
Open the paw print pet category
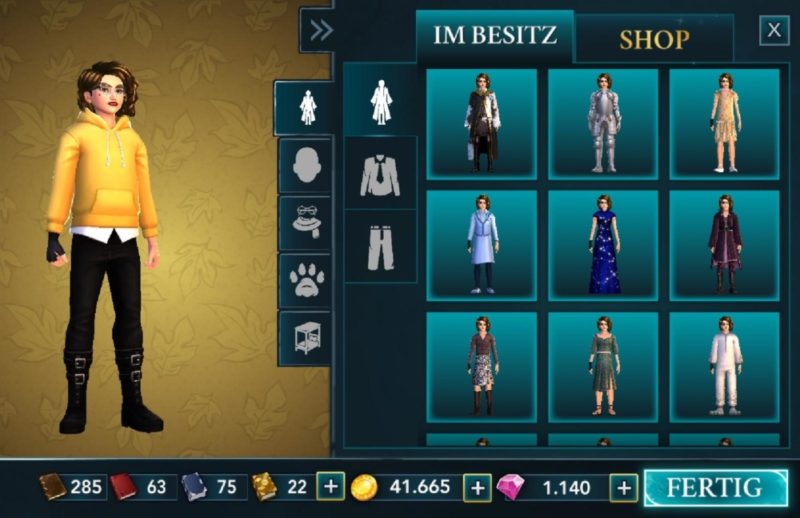[304, 281]
